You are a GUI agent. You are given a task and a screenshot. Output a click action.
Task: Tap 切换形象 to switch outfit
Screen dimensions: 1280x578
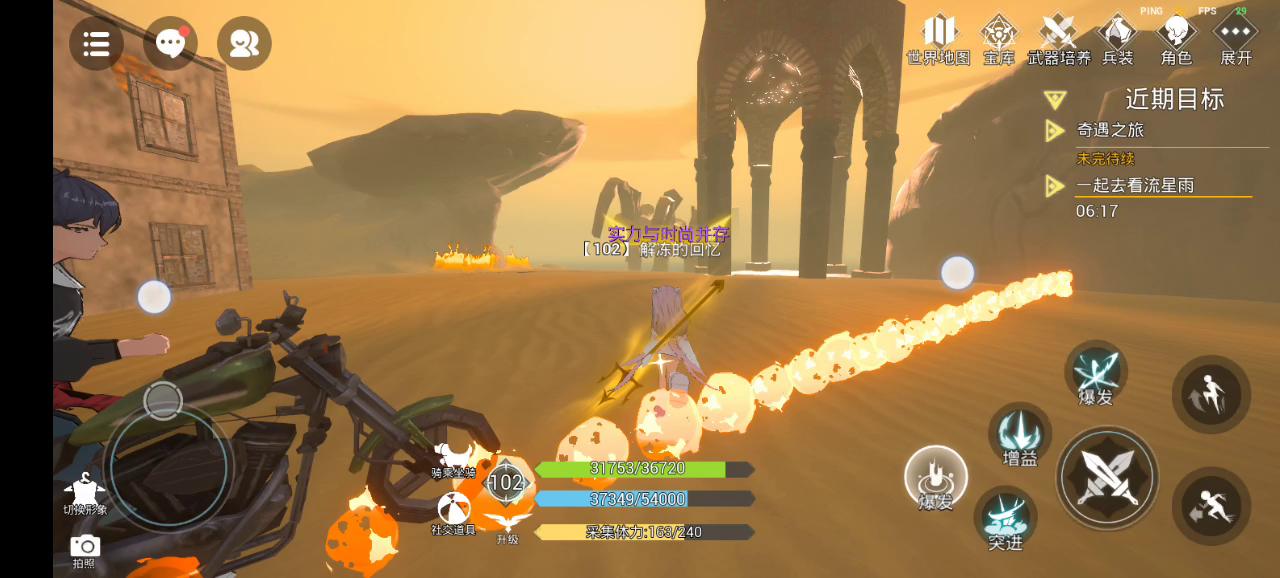click(x=85, y=493)
